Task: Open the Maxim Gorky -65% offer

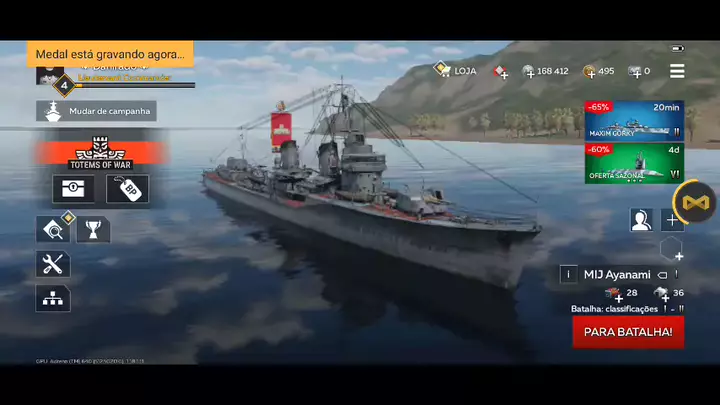Action: point(634,120)
